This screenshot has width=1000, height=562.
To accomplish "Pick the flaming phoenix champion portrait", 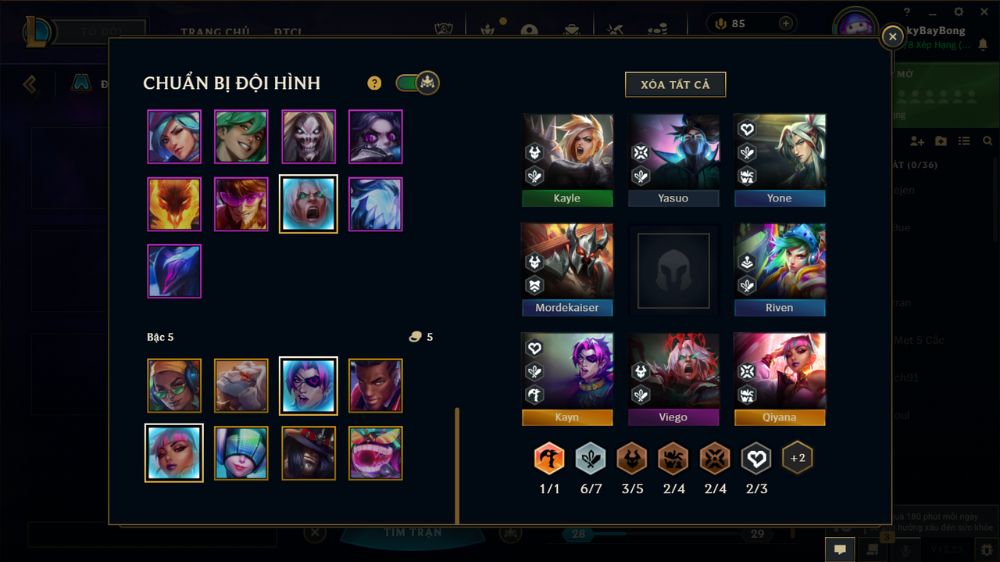I will pyautogui.click(x=174, y=204).
